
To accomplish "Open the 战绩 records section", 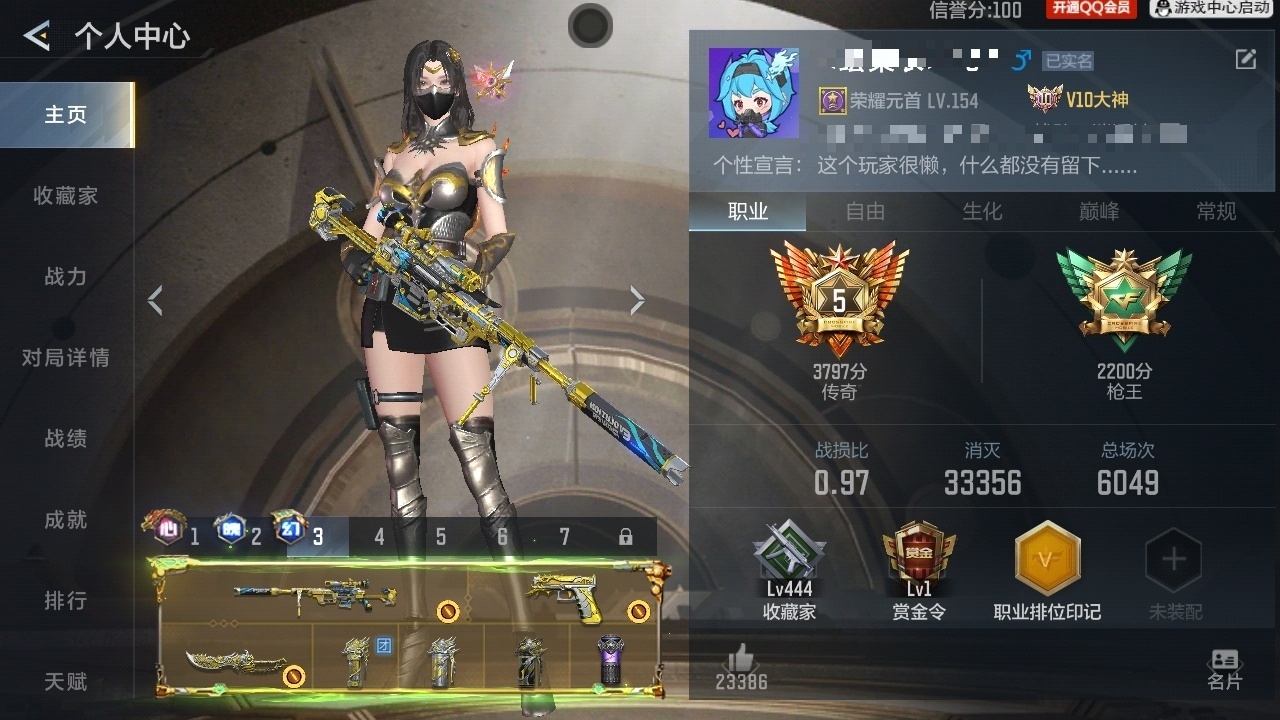I will 66,439.
